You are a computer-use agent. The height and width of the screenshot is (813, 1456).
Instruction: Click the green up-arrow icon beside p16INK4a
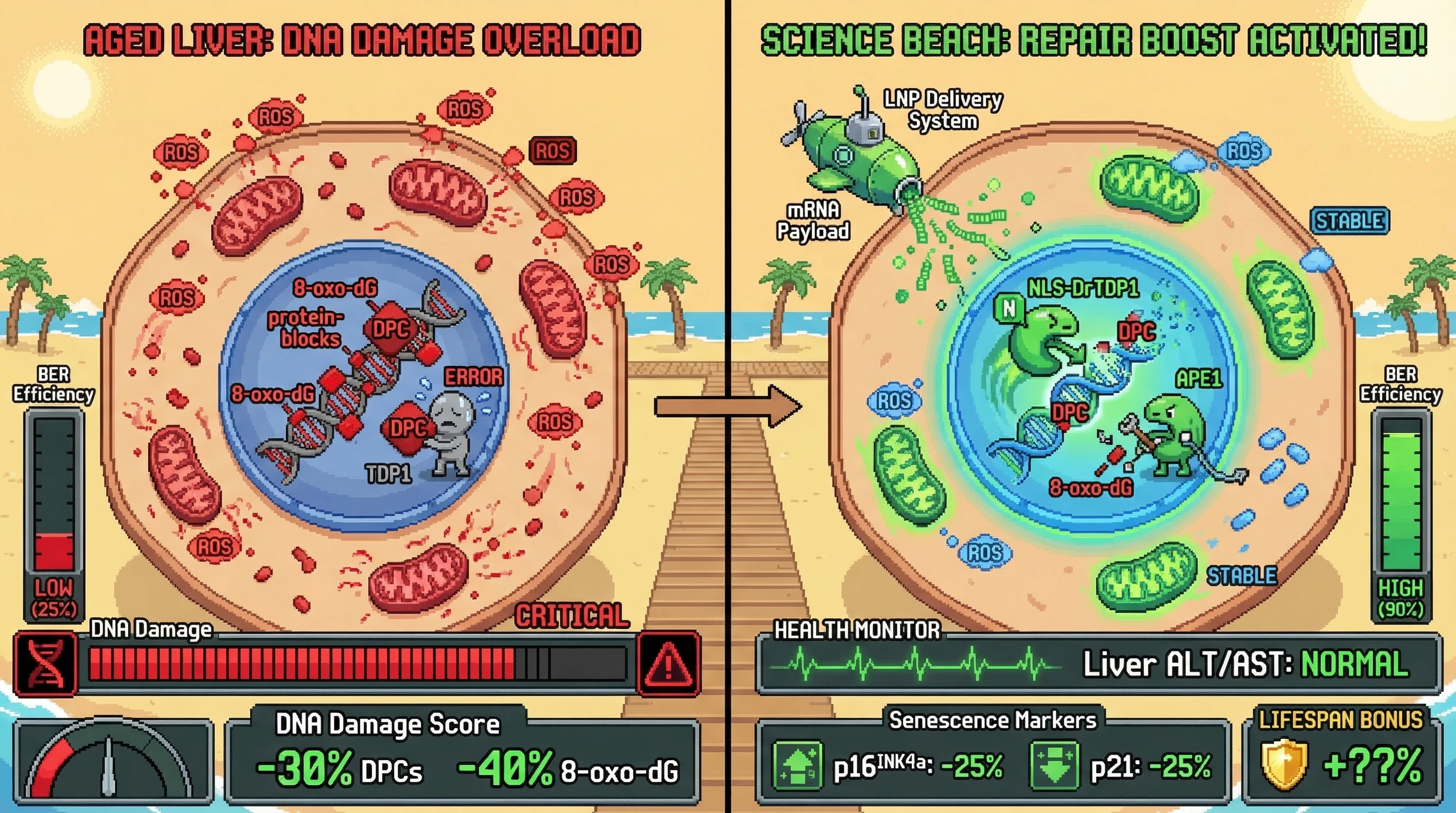pos(797,765)
